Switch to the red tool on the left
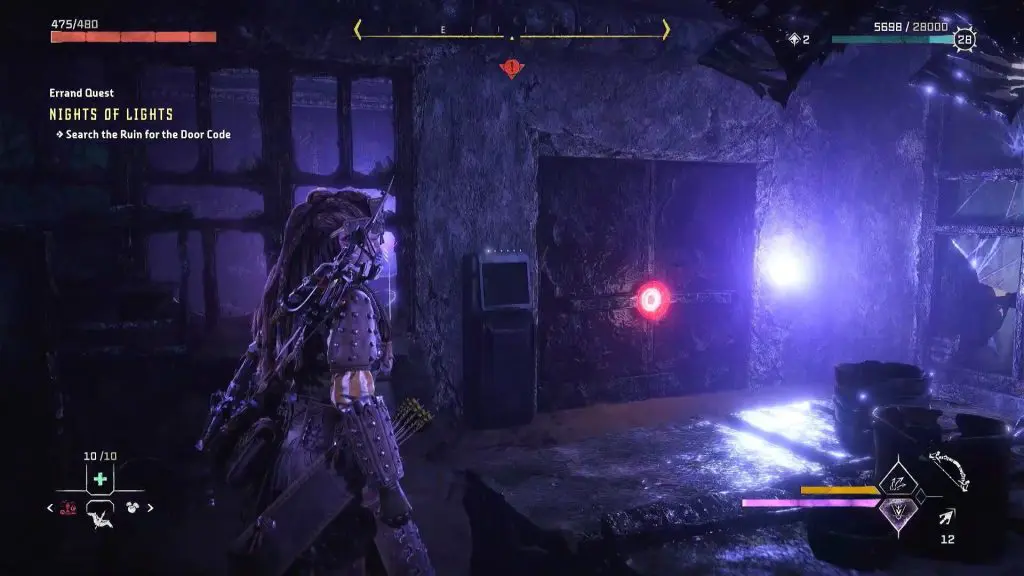The image size is (1024, 576). [x=69, y=508]
